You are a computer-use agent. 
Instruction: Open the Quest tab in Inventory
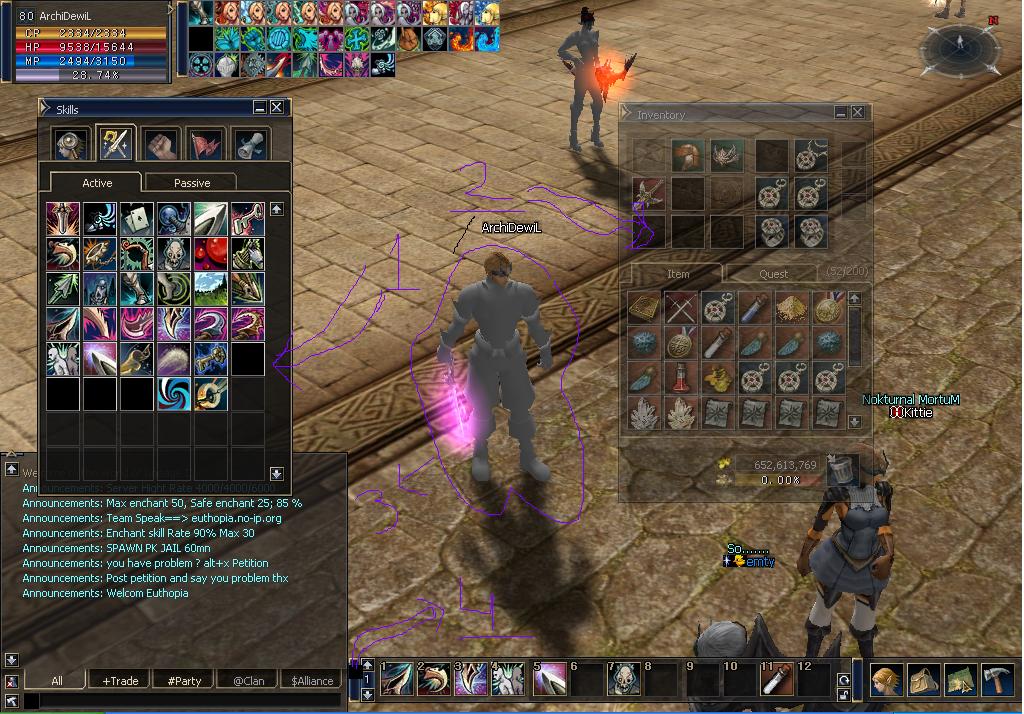773,273
